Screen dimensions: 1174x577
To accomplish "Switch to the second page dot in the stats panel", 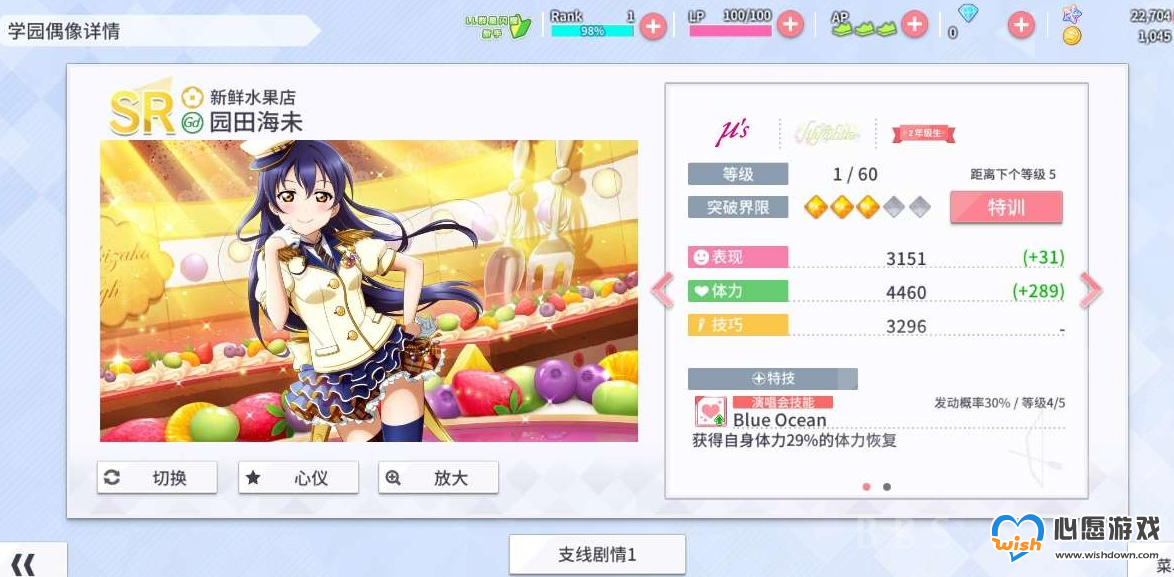I will coord(887,487).
